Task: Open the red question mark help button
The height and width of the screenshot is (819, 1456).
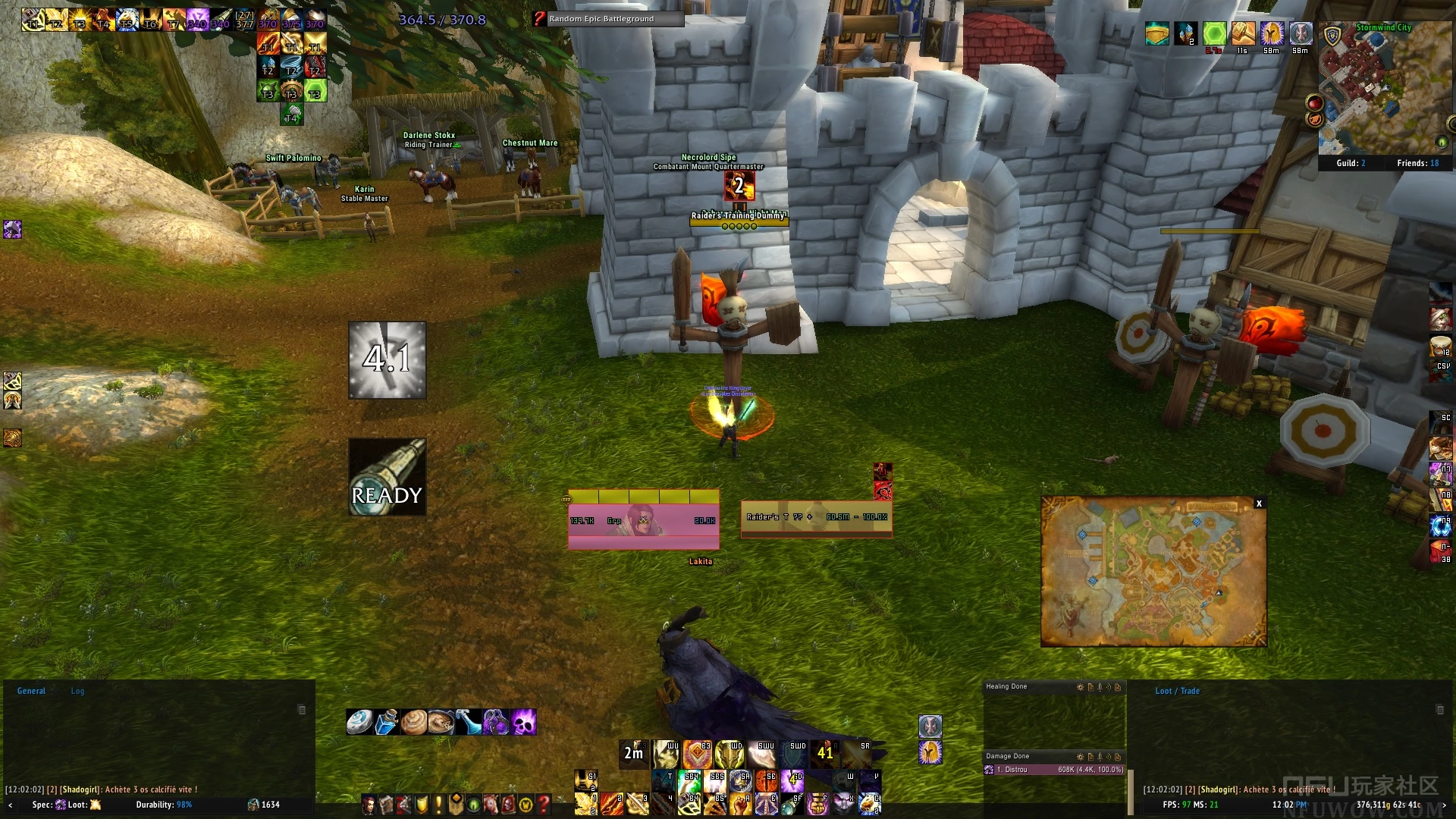Action: tap(543, 804)
